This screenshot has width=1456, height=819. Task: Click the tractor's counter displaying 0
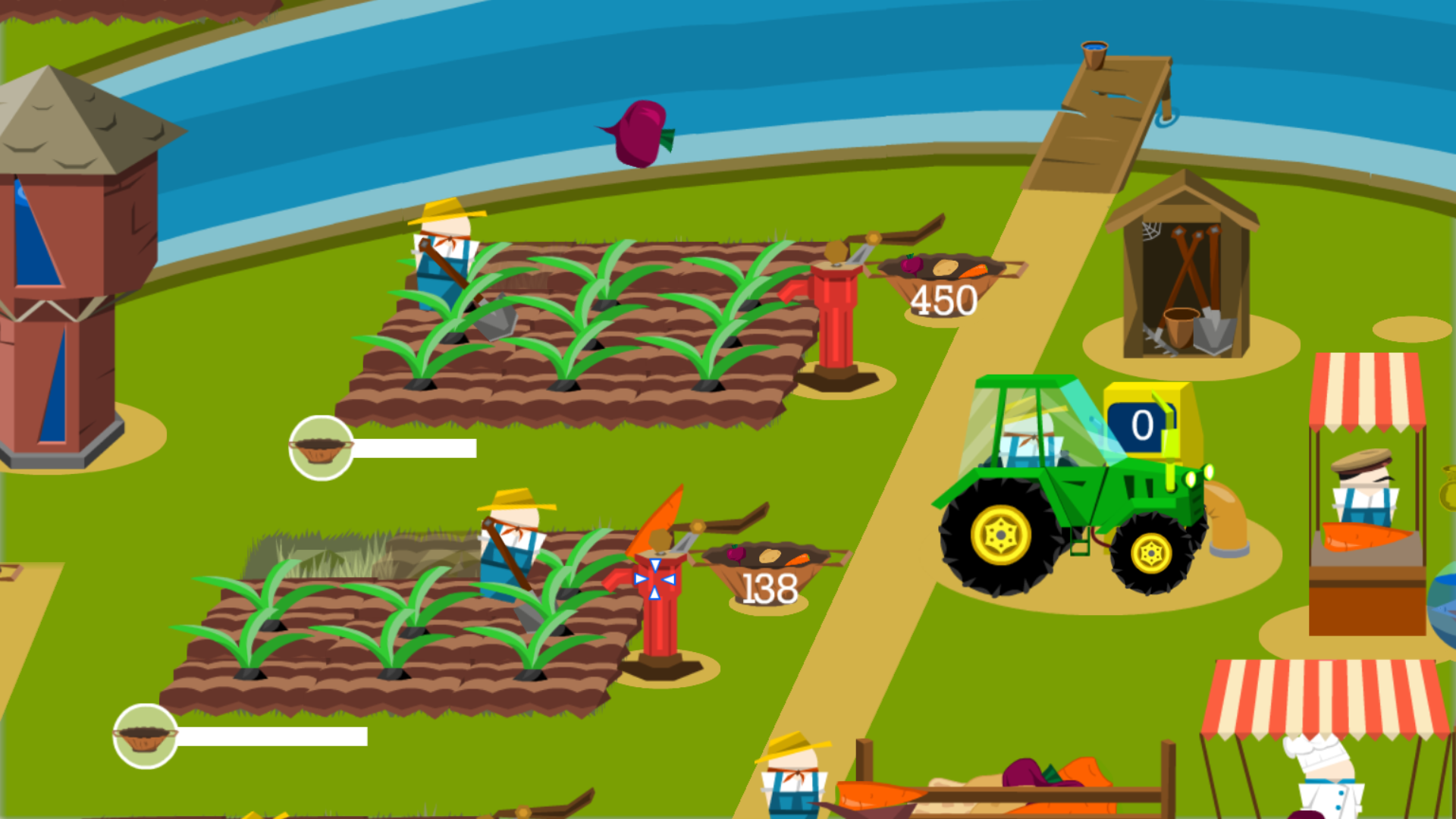click(1141, 425)
